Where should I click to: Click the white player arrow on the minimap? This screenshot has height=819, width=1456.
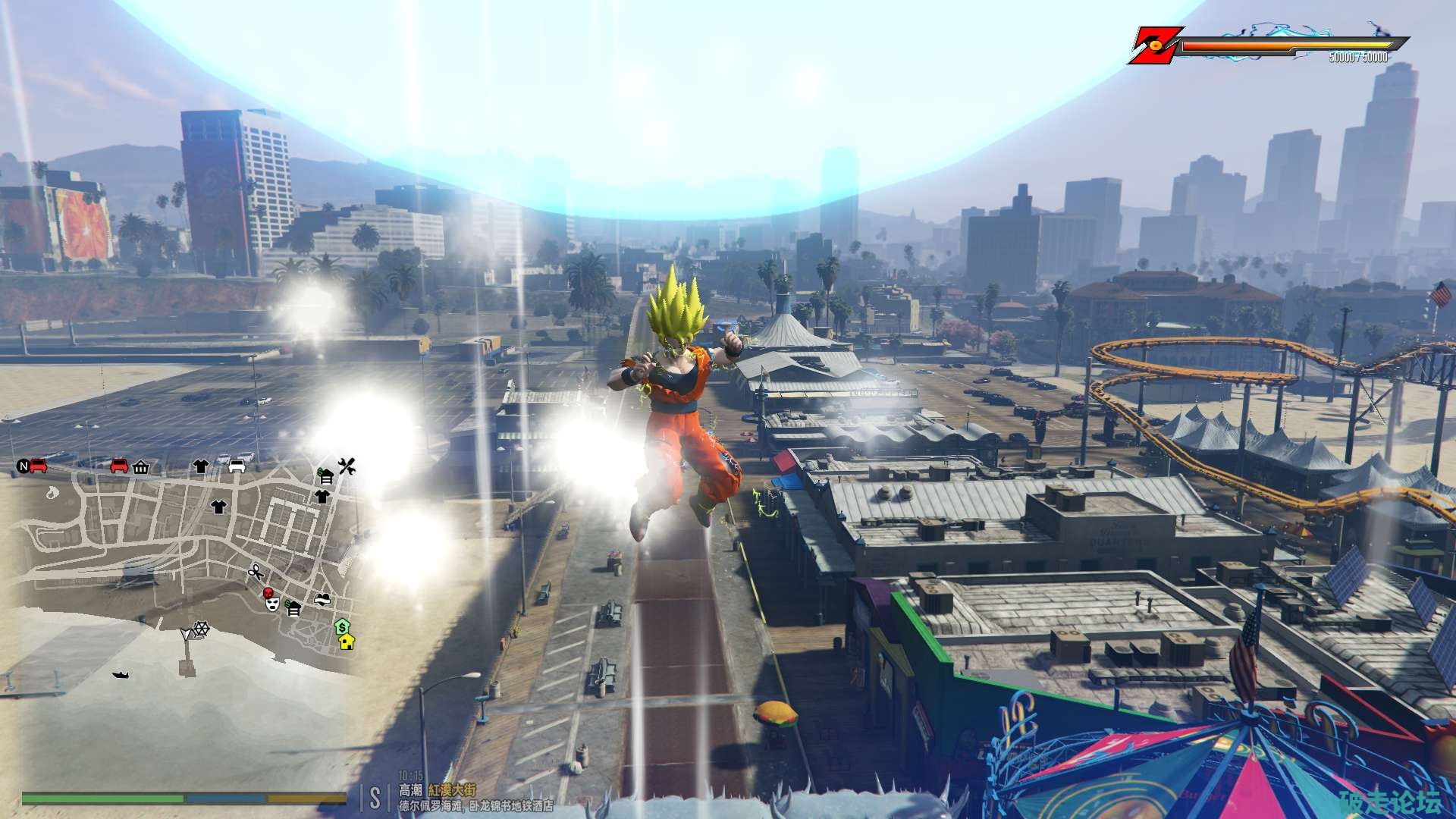click(187, 633)
